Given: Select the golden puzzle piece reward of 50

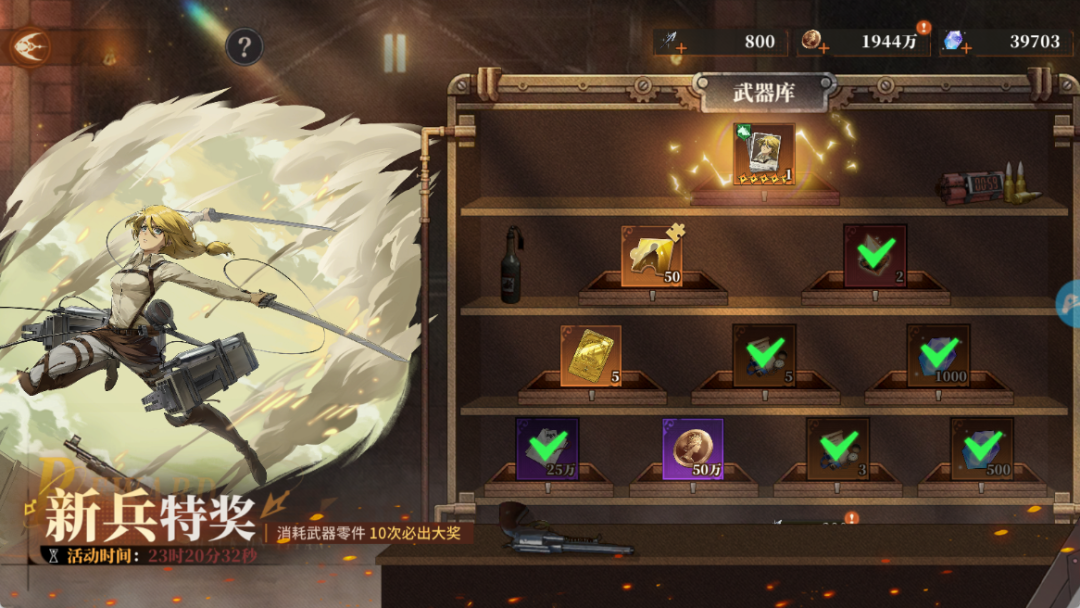Looking at the screenshot, I should [652, 256].
